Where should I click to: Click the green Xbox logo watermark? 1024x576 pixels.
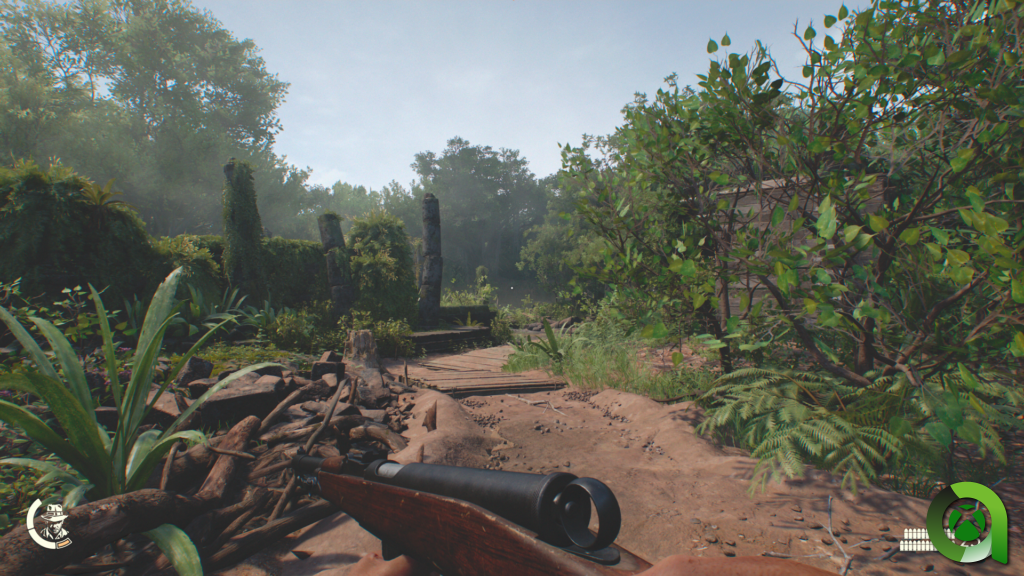point(966,523)
